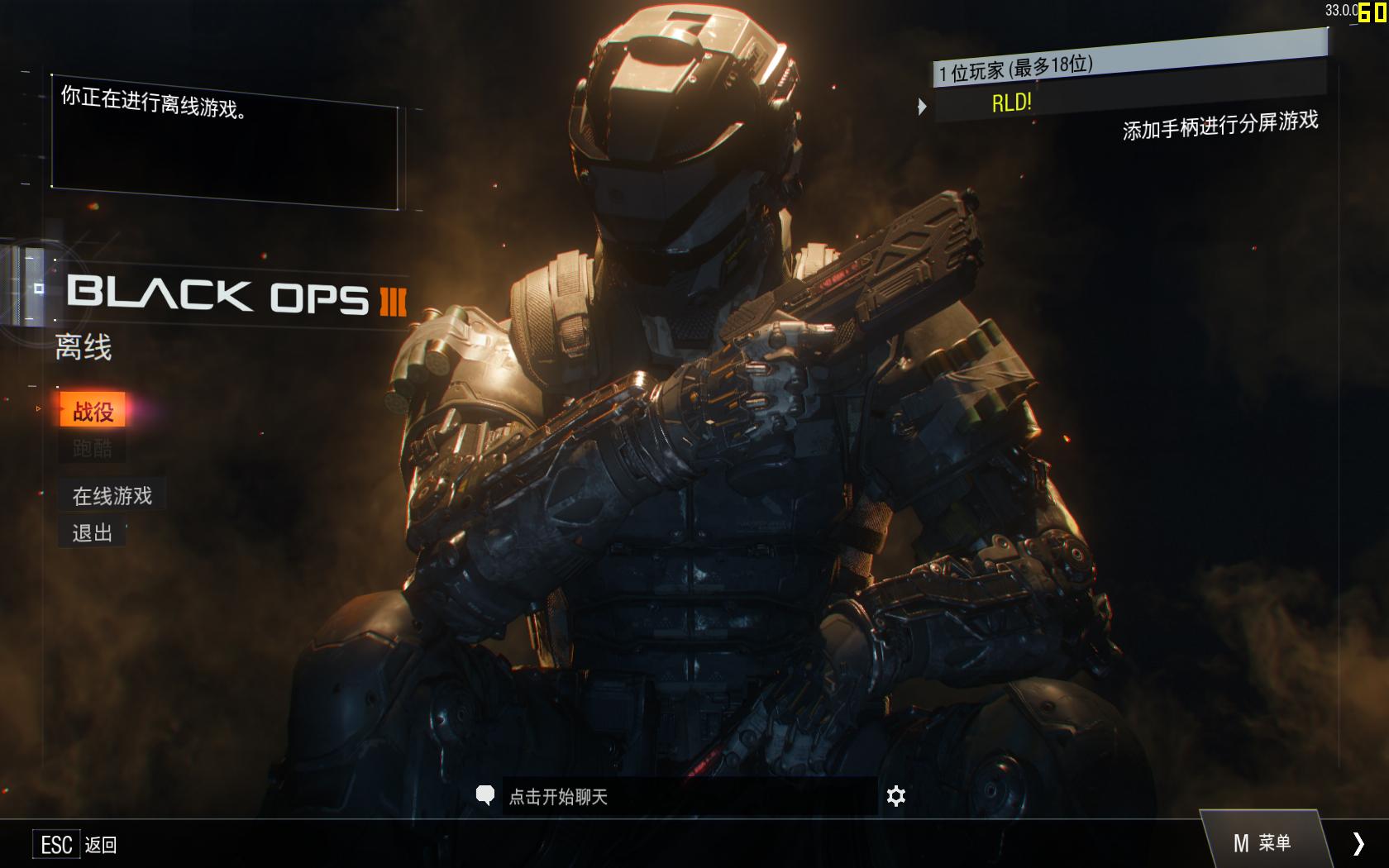Choose the greyed 跑酷 menu entry
The width and height of the screenshot is (1389, 868).
point(92,449)
